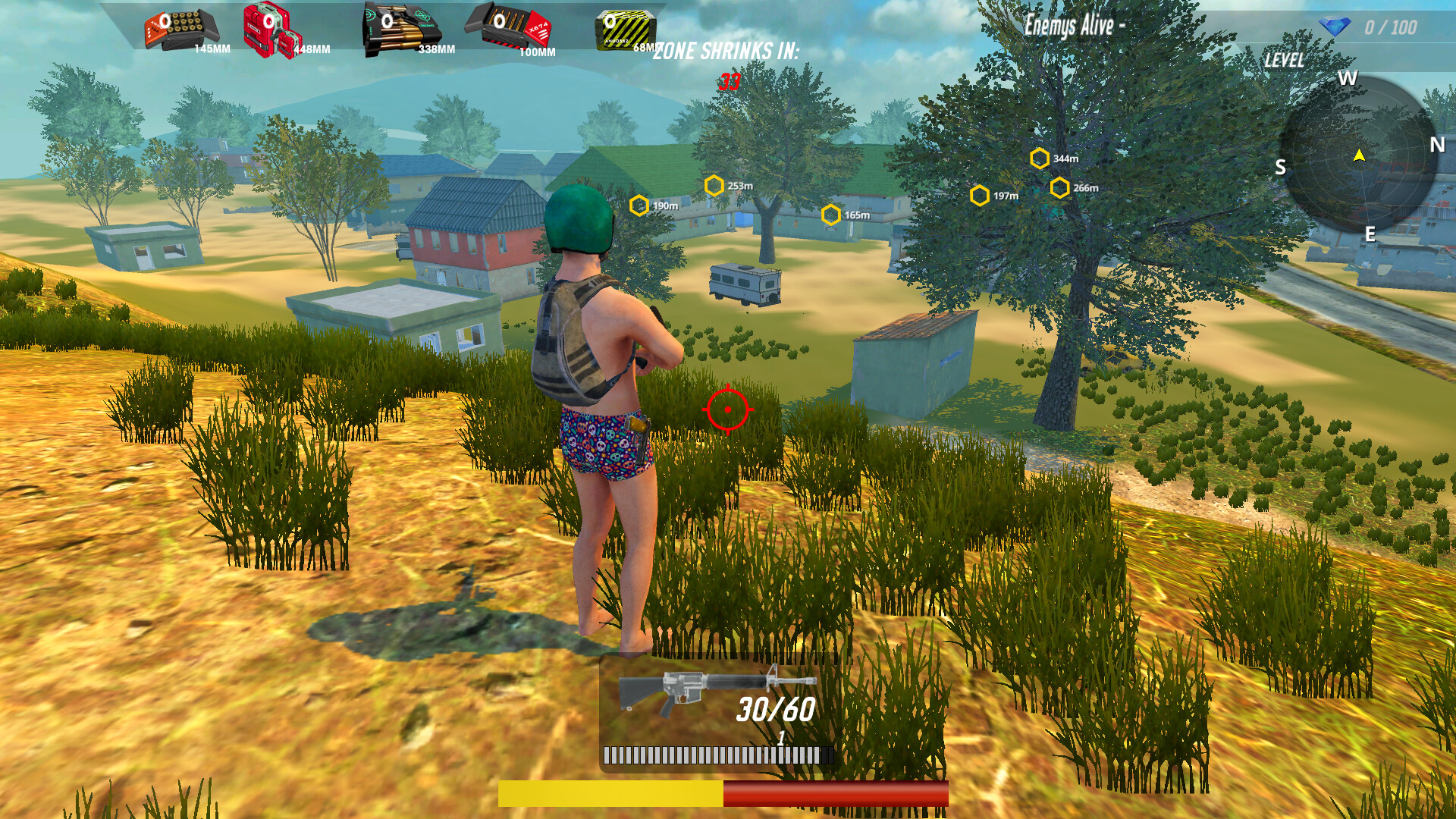1456x819 pixels.
Task: Click the yellow-red health bar at bottom
Action: (724, 790)
